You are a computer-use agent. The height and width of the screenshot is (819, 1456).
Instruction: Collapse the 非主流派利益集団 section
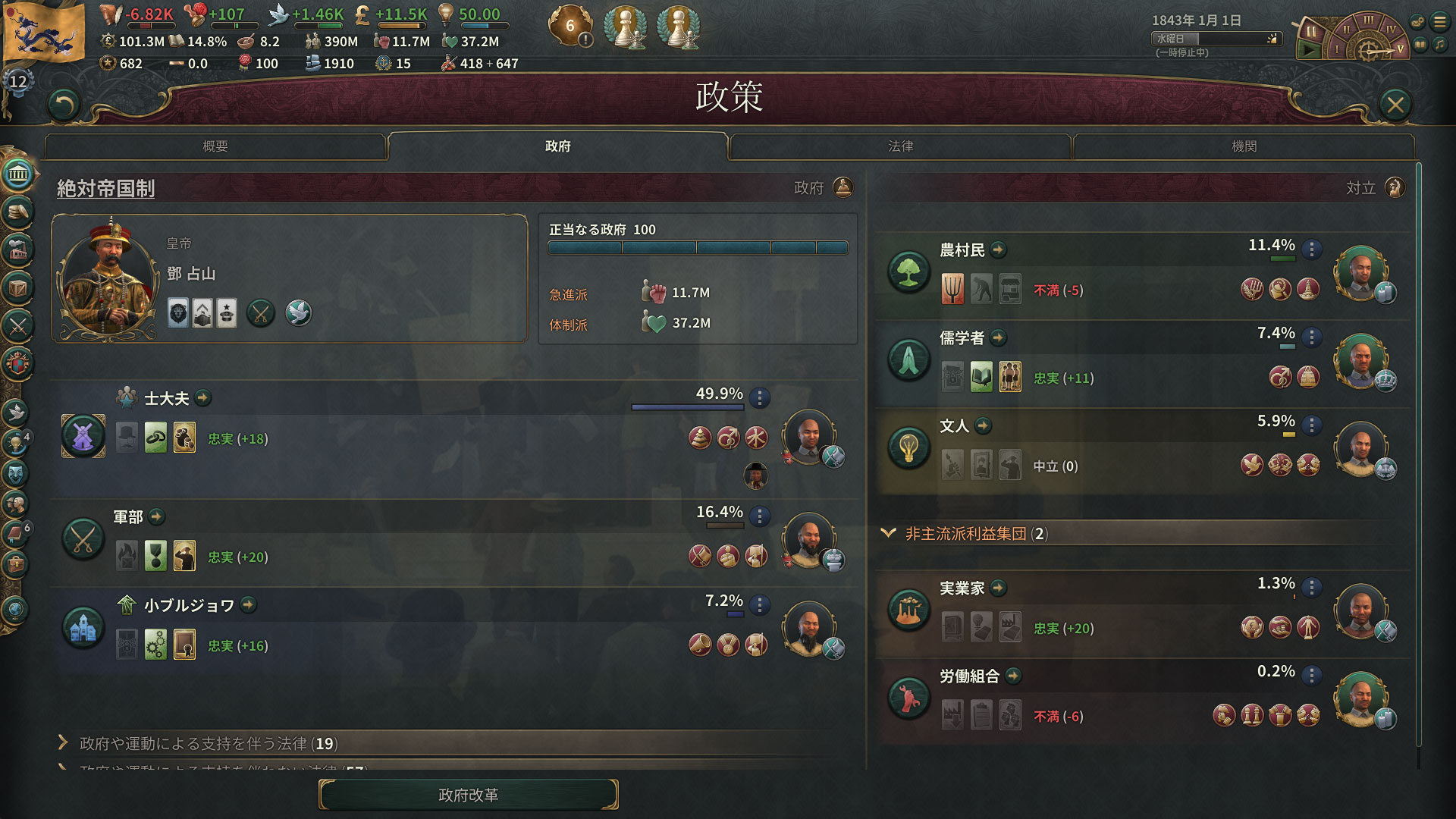pyautogui.click(x=888, y=533)
